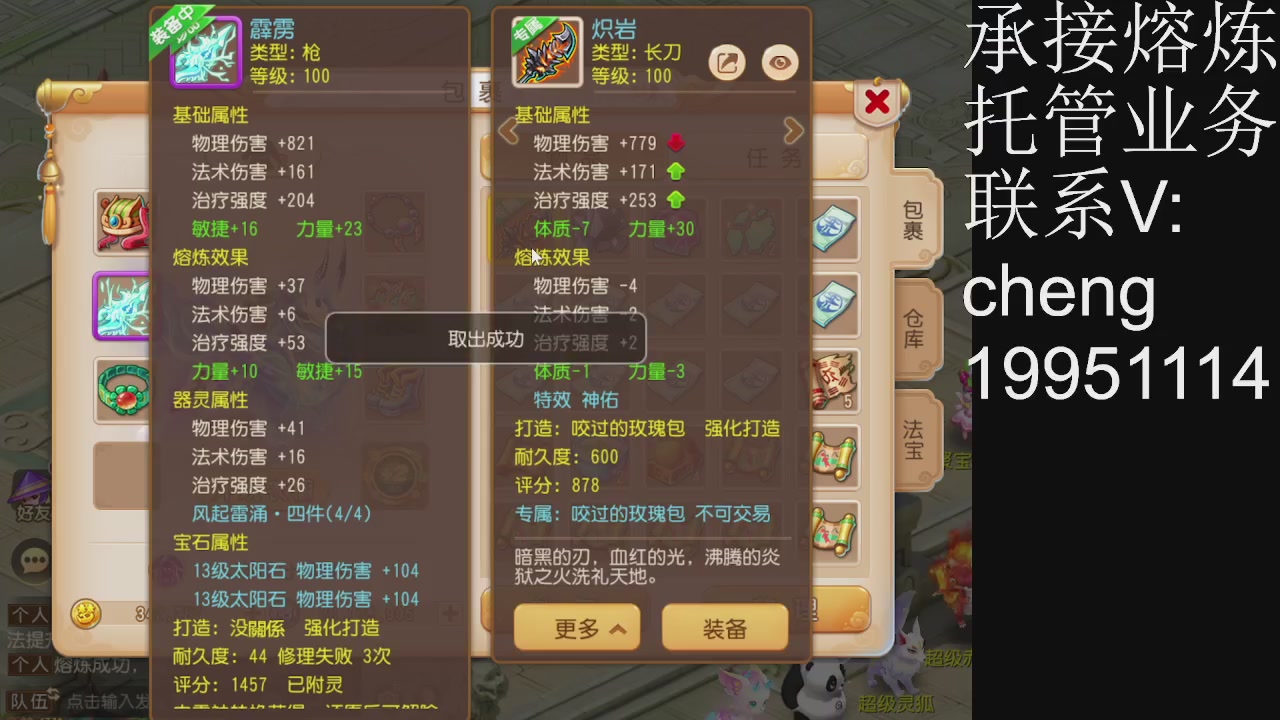This screenshot has width=1280, height=720.
Task: Toggle the 炽岩 preview eye icon
Action: tap(779, 62)
